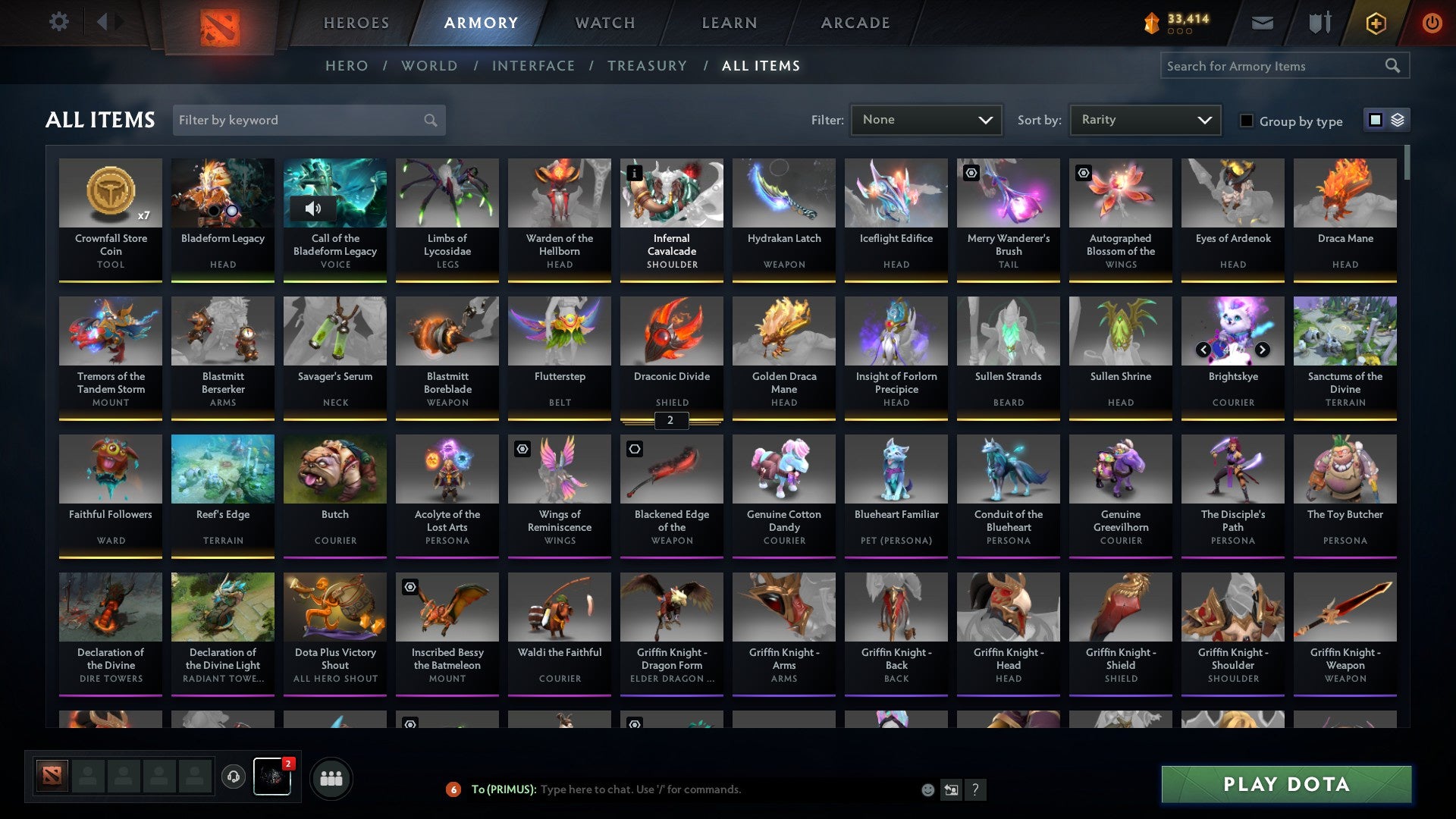Click inside the chat input field
This screenshot has width=1456, height=819.
pos(720,789)
